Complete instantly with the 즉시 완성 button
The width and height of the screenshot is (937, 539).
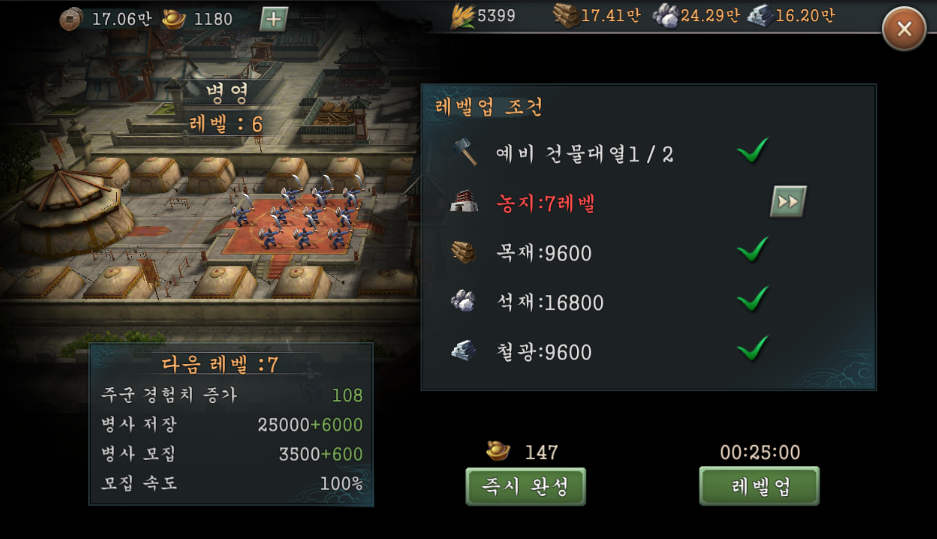pyautogui.click(x=526, y=486)
